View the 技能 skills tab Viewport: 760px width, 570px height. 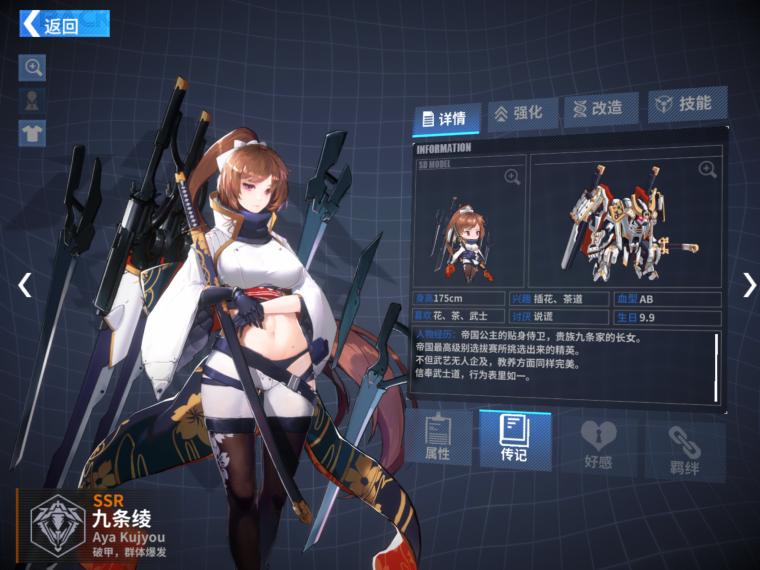pos(685,104)
